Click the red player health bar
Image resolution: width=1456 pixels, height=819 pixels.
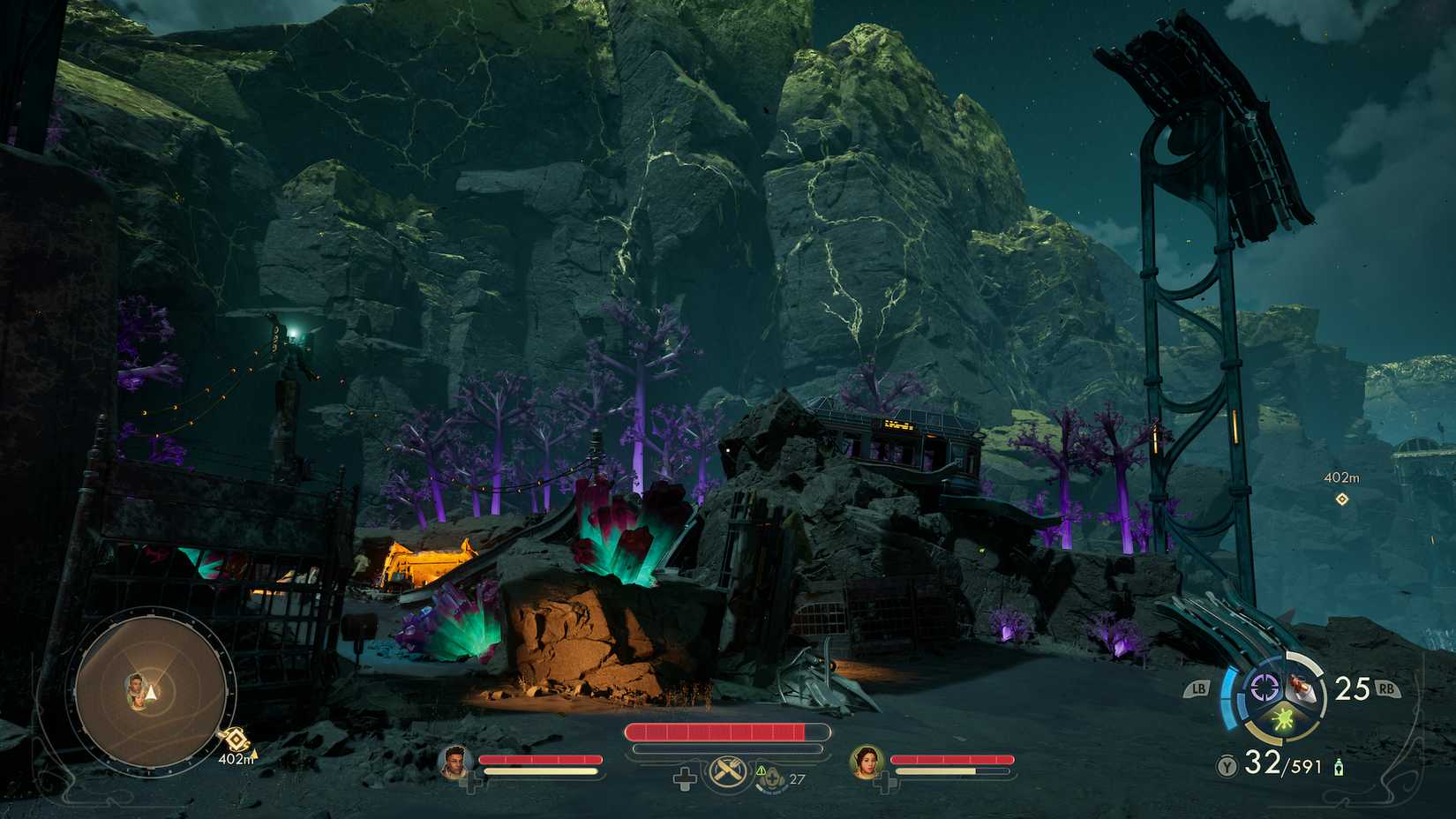click(719, 730)
